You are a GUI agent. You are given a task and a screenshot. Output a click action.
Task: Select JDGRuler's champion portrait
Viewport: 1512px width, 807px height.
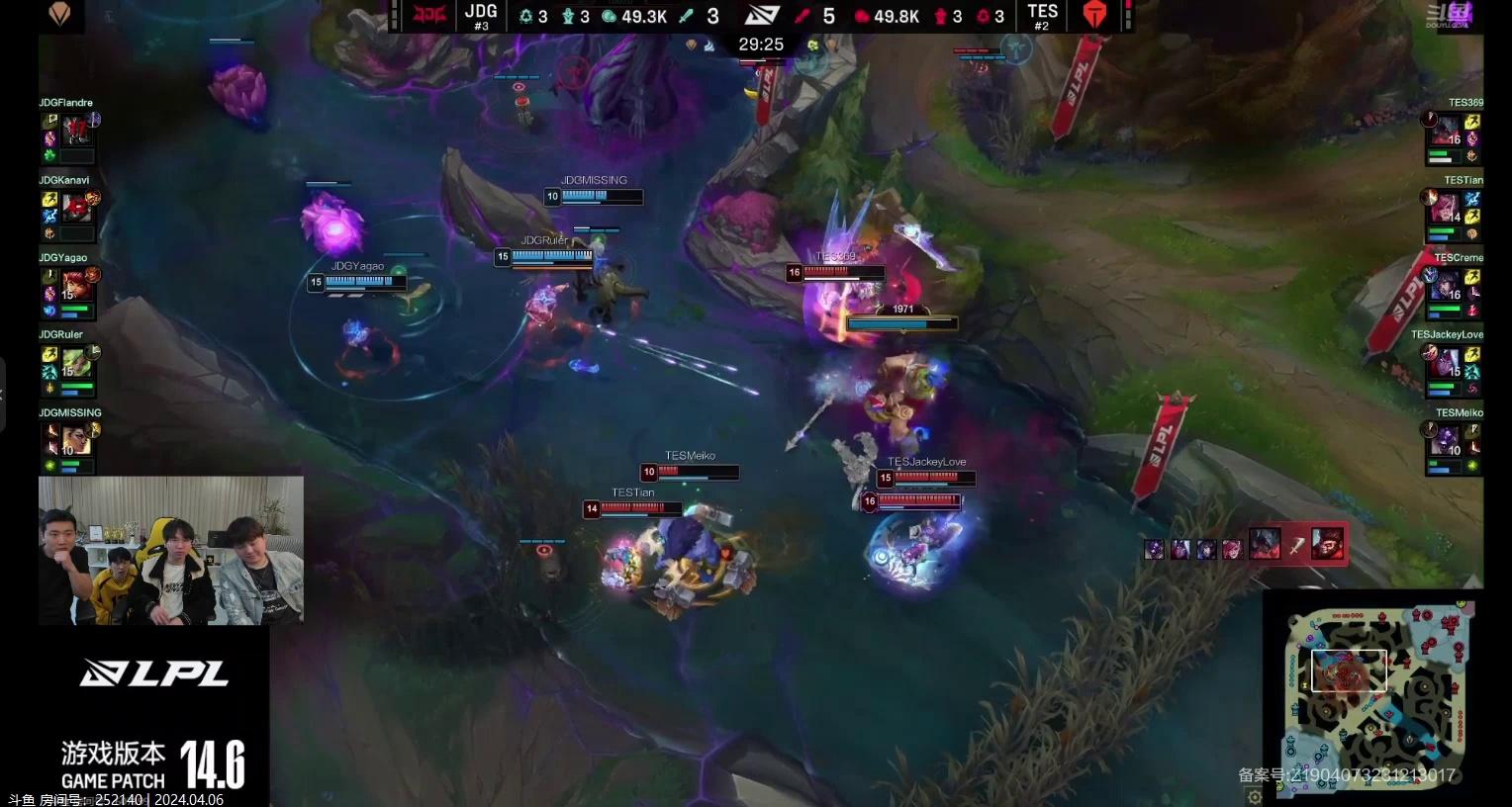point(76,362)
